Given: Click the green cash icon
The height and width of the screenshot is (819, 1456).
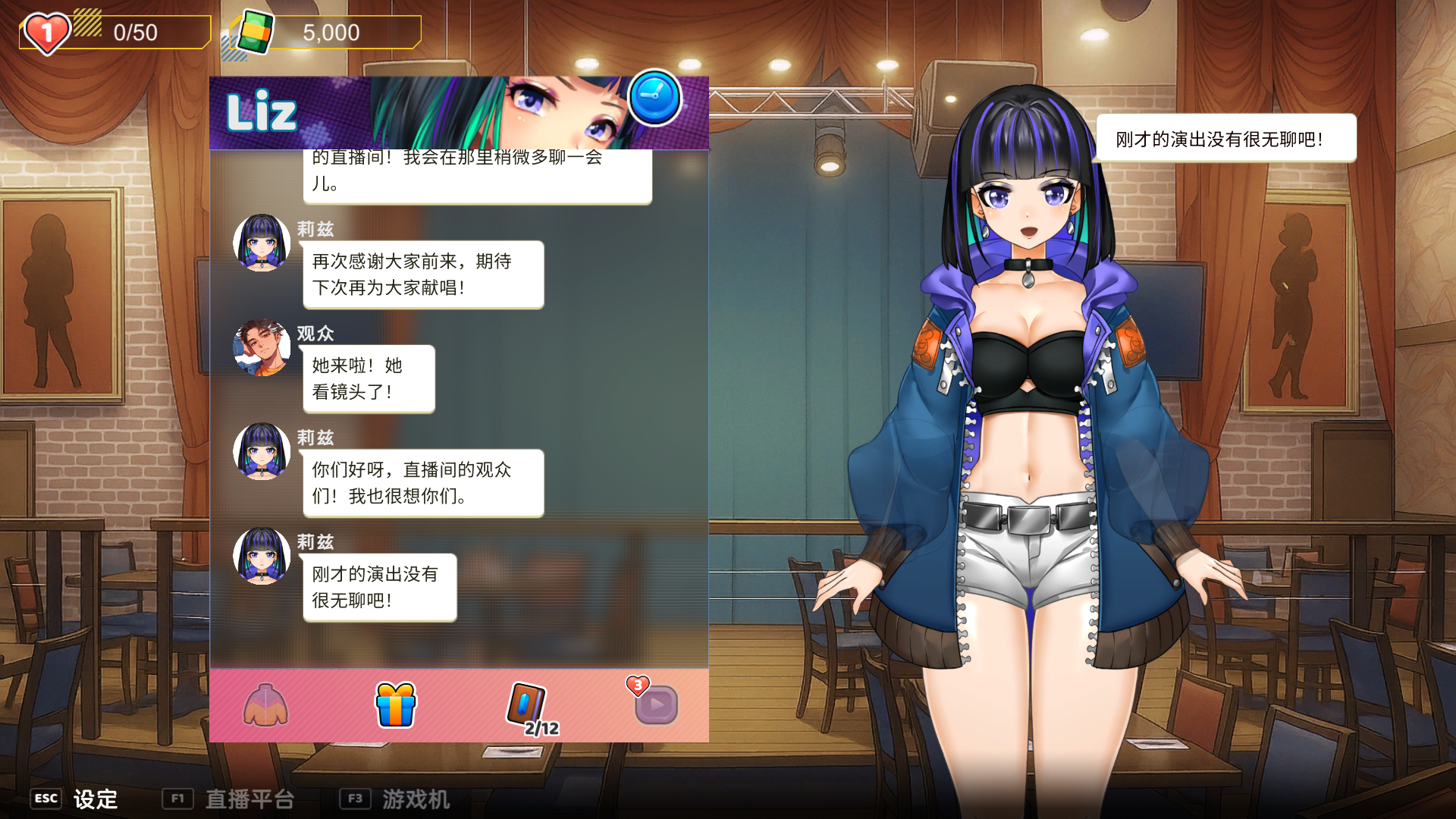Looking at the screenshot, I should point(256,33).
